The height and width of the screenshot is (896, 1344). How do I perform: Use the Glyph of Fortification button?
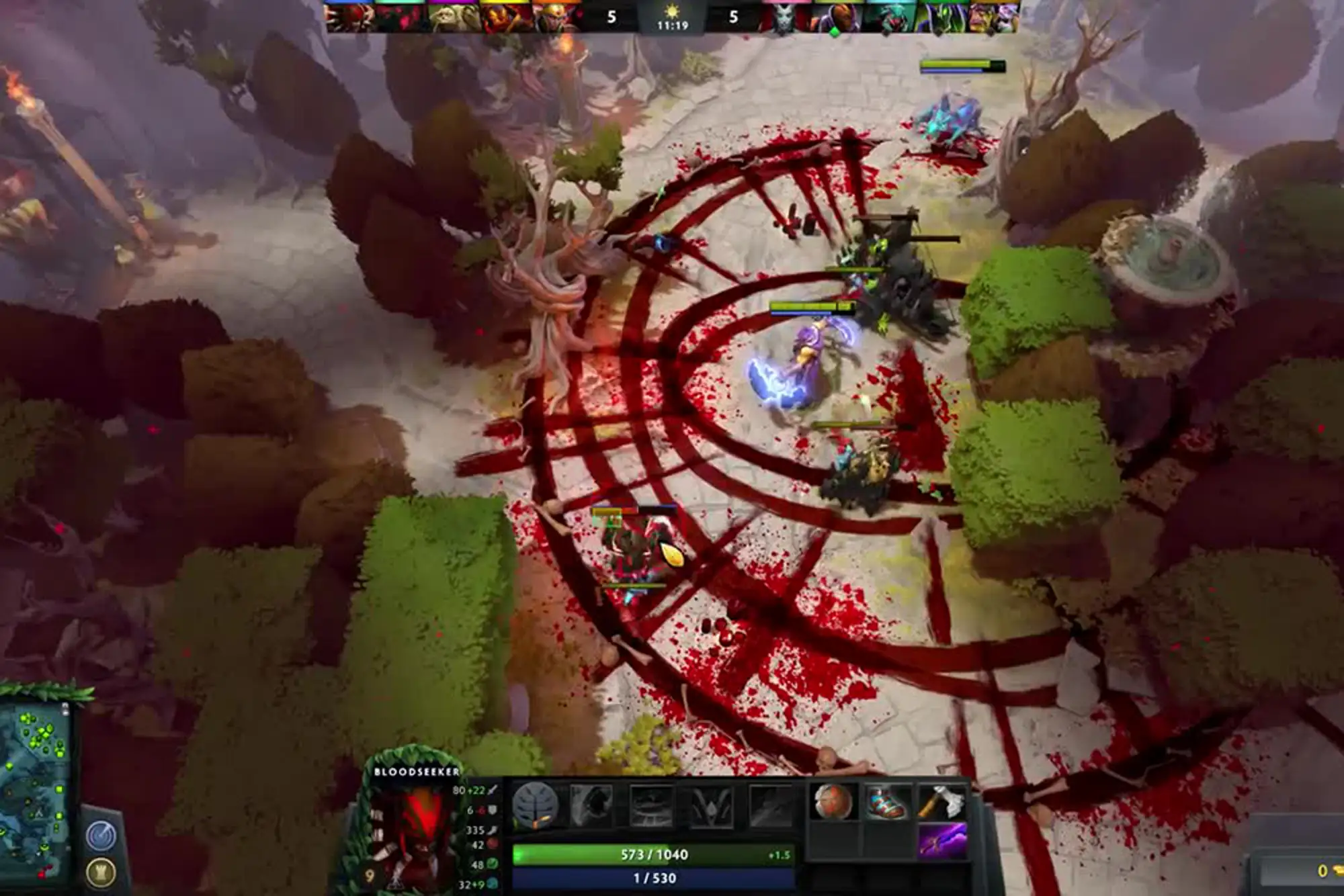point(101,872)
